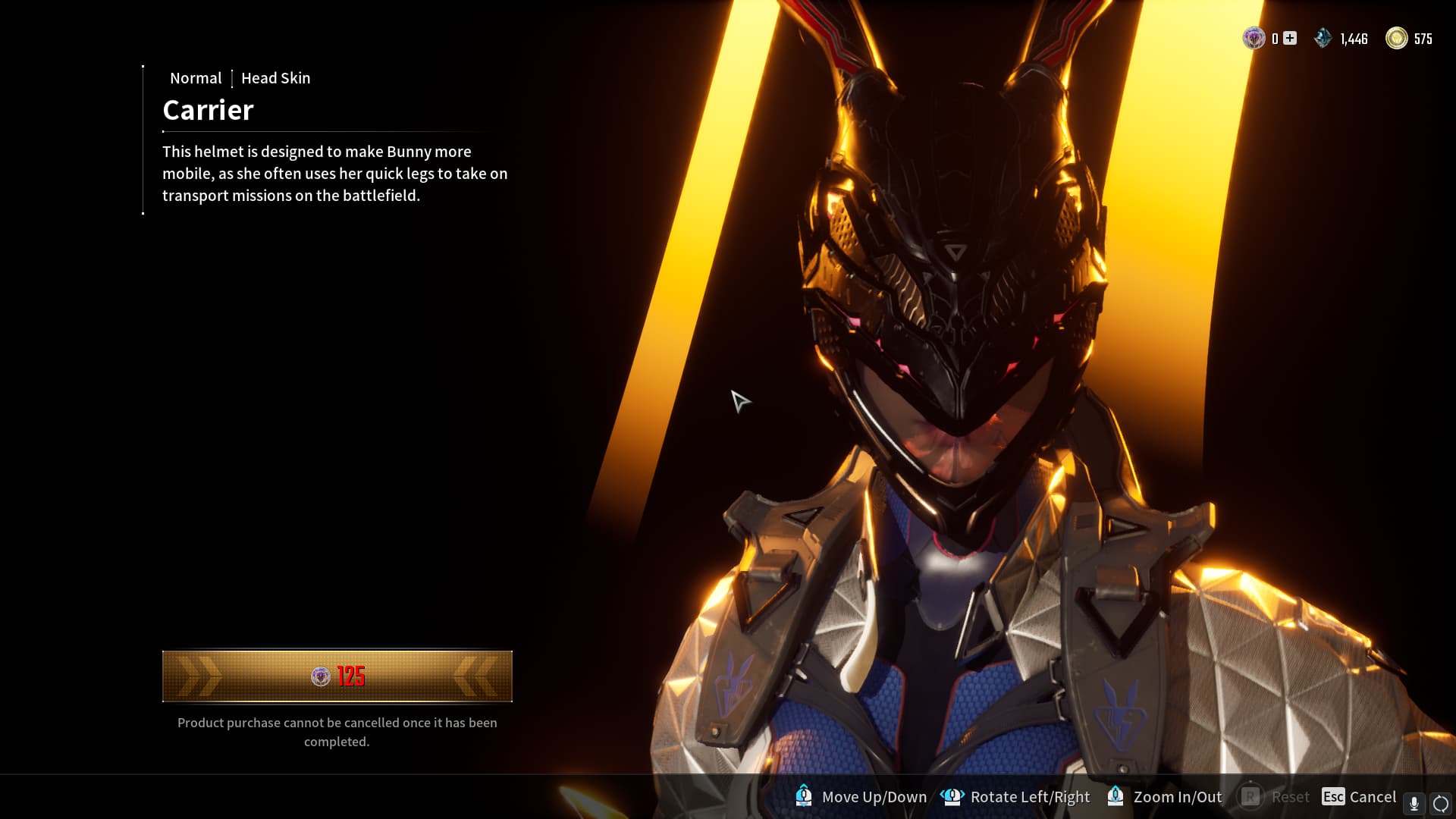Reset the preview camera view
Viewport: 1456px width, 819px height.
coord(1274,796)
